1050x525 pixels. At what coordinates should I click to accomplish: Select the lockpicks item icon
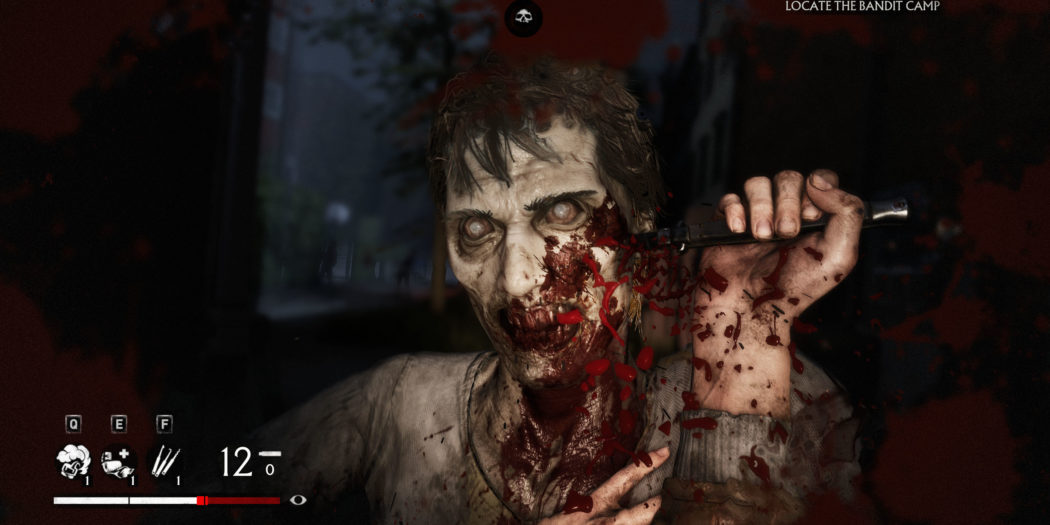tap(164, 461)
